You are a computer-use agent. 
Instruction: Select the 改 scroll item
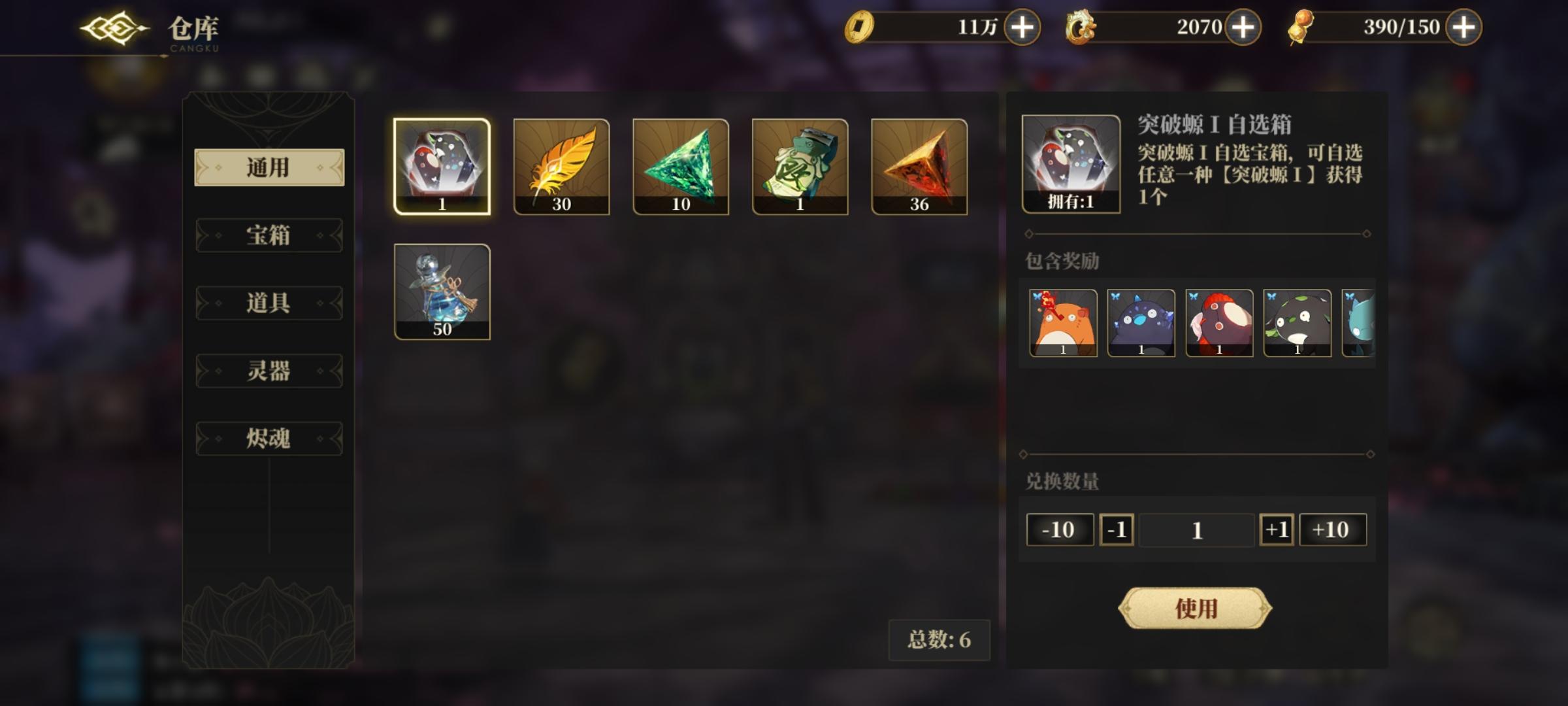tap(798, 165)
